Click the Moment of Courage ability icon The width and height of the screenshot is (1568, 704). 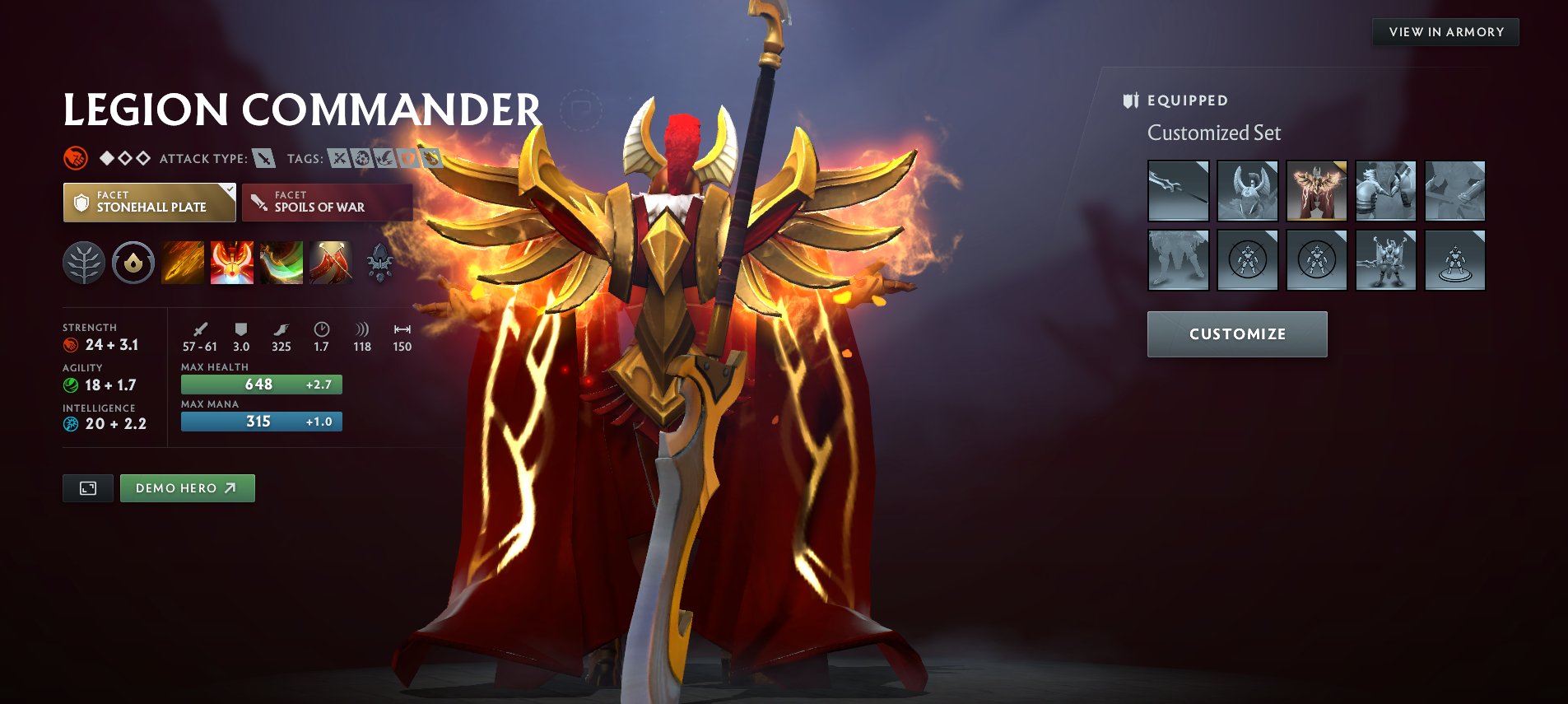click(281, 263)
